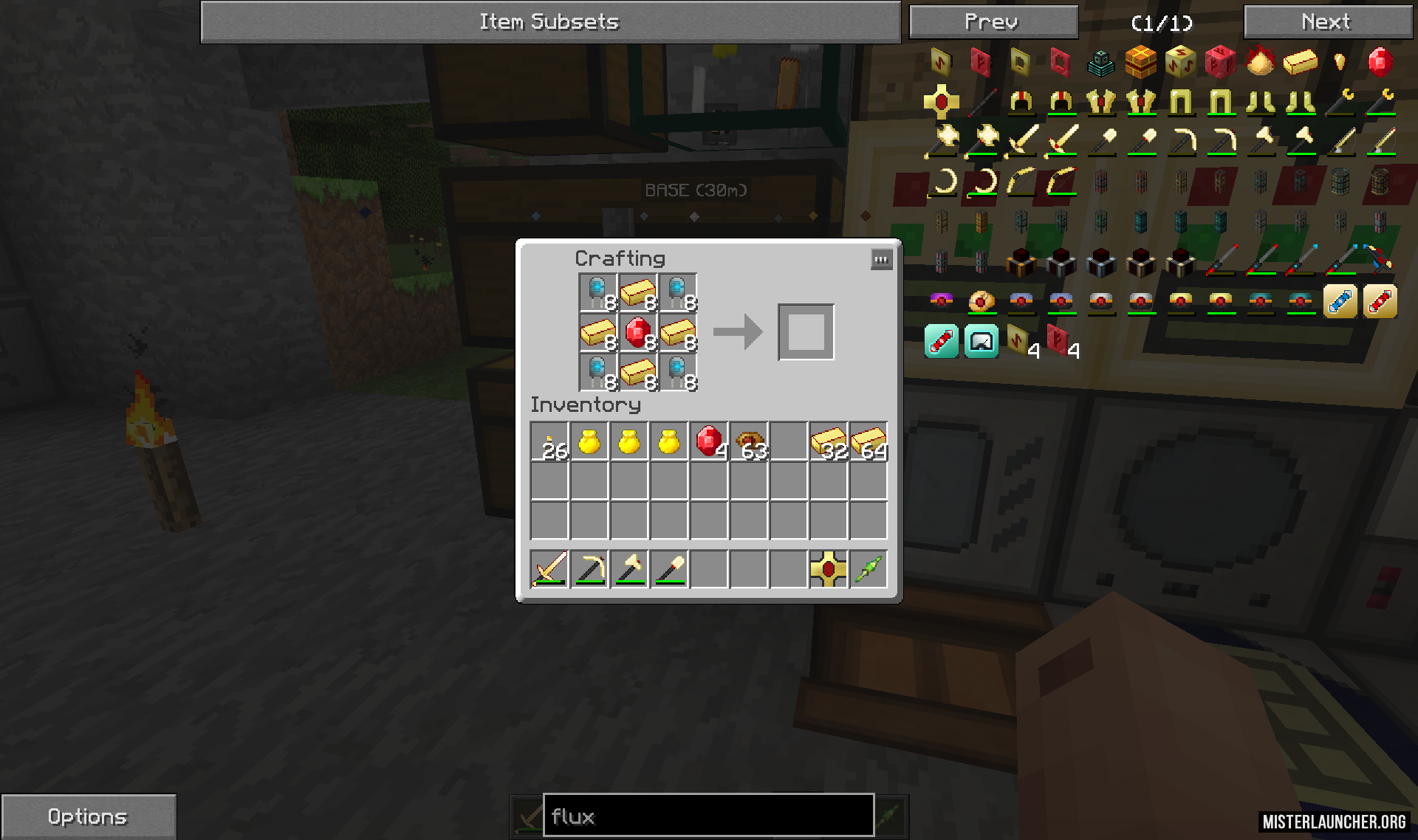
Task: Advance pages with the Next button
Action: pos(1327,21)
